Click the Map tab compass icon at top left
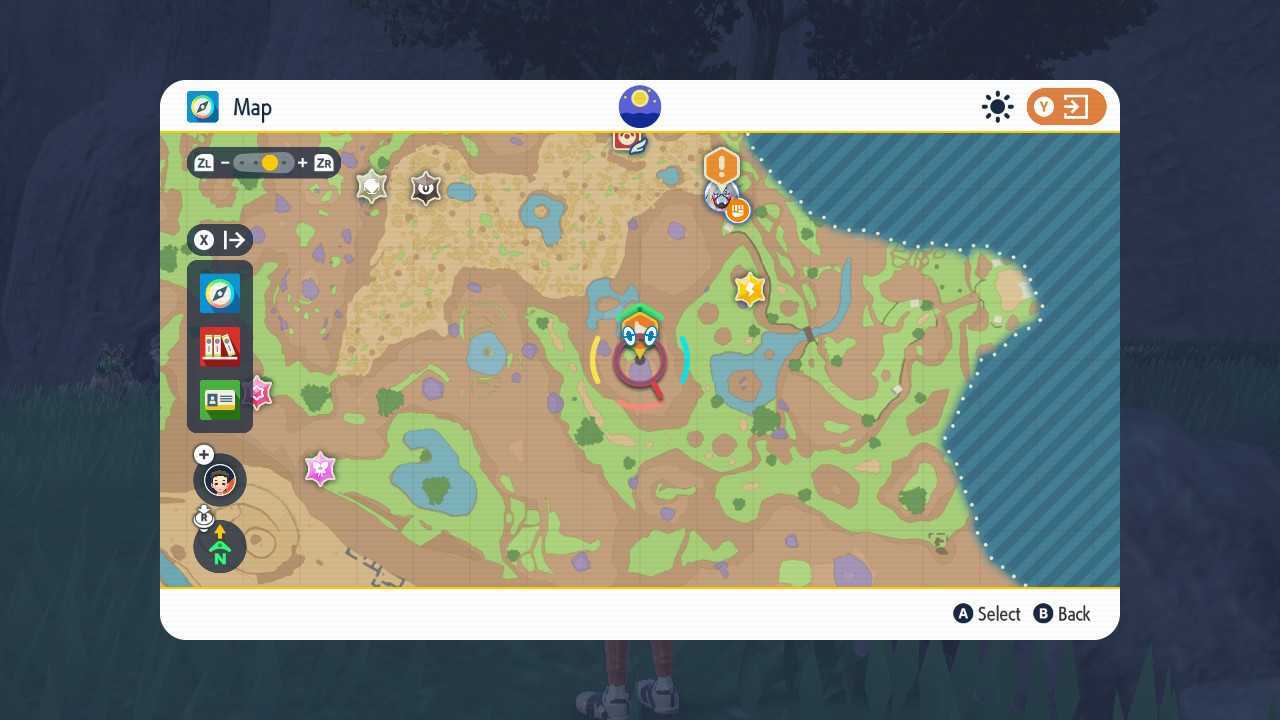 [x=202, y=107]
